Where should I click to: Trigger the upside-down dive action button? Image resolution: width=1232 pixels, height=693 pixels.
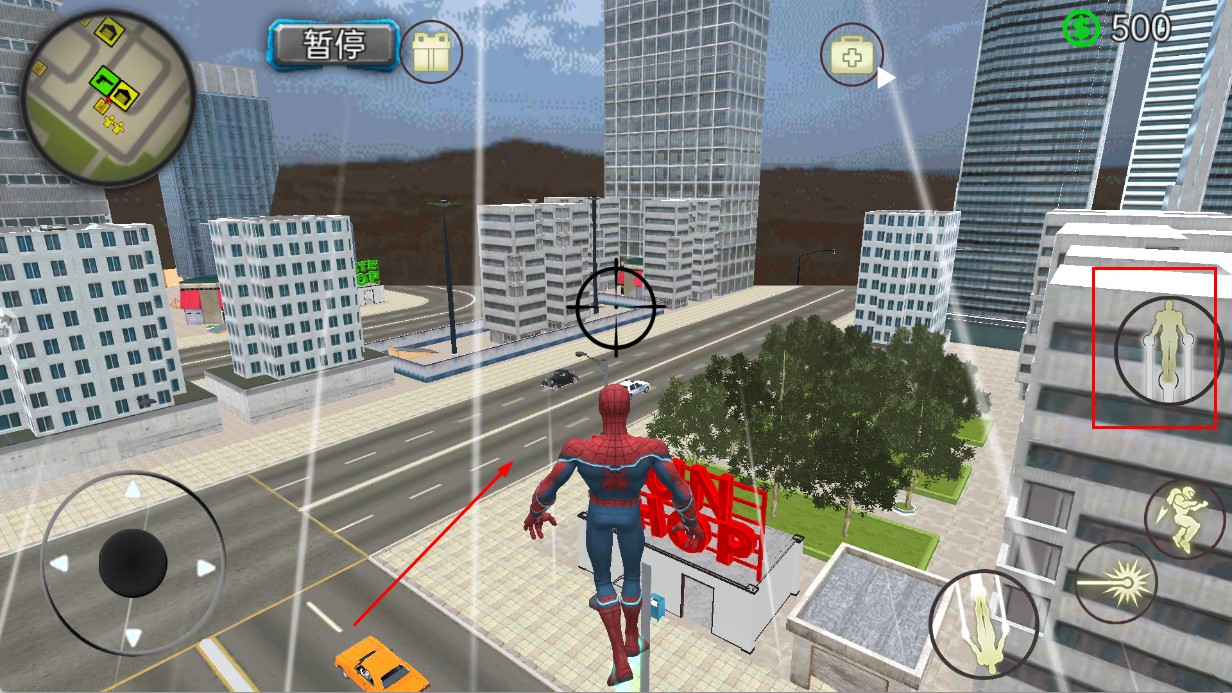(983, 624)
